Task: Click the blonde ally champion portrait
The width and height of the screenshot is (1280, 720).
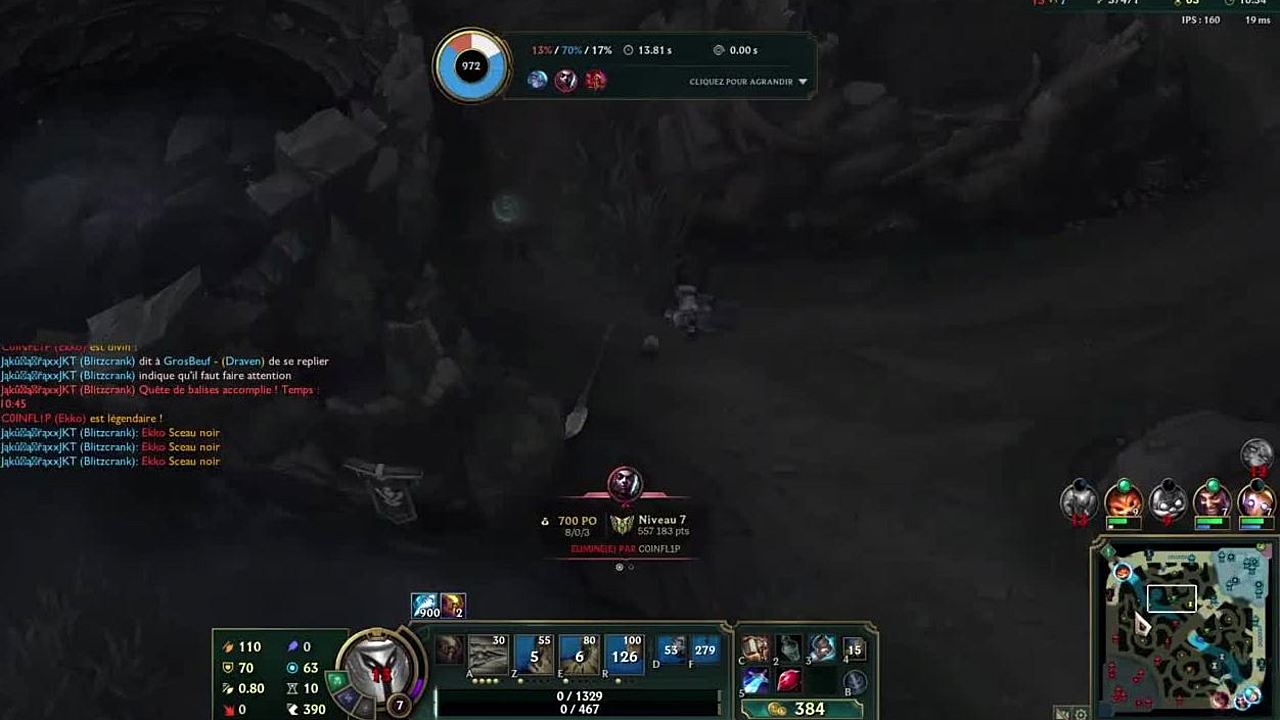Action: pyautogui.click(x=1256, y=499)
